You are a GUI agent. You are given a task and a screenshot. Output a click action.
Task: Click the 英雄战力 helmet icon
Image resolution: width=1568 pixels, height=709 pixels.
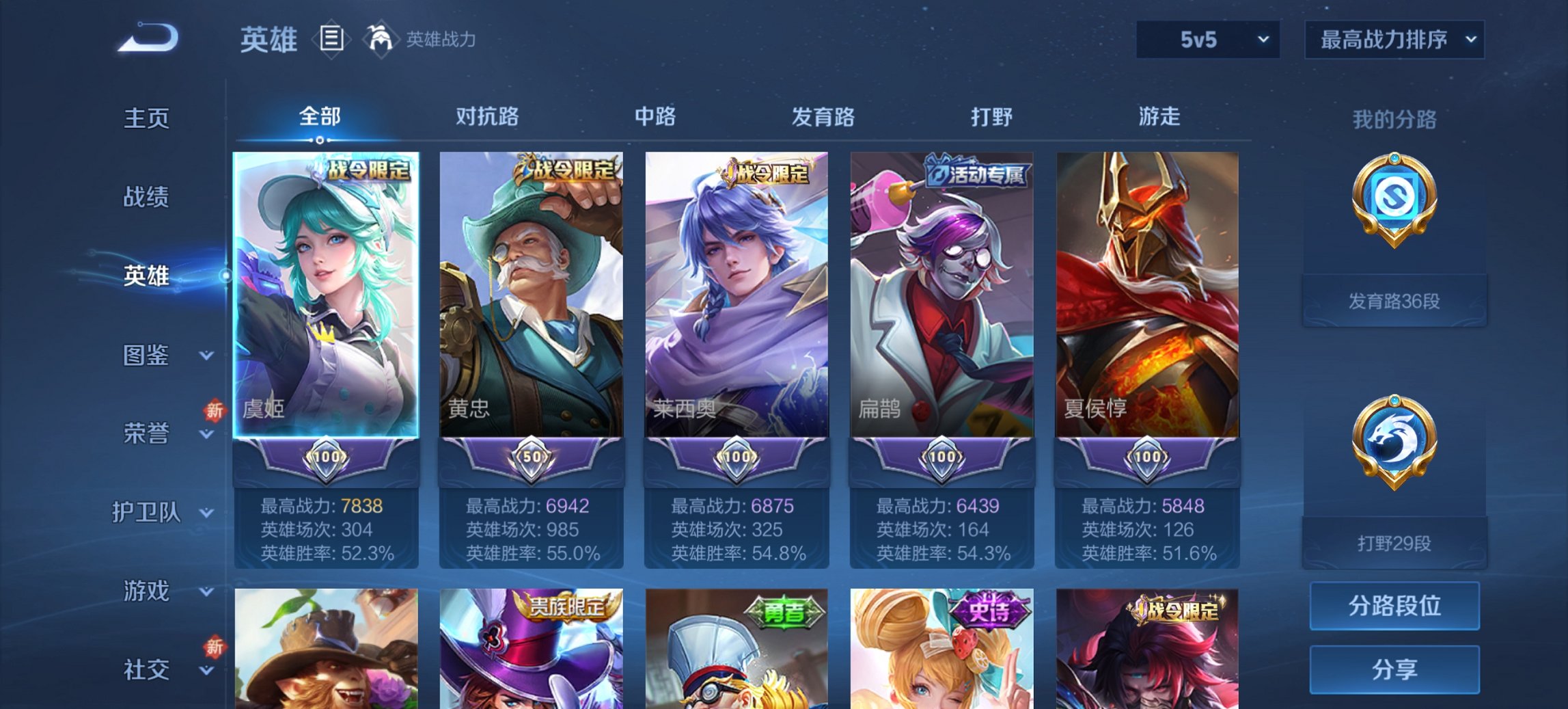pos(381,39)
